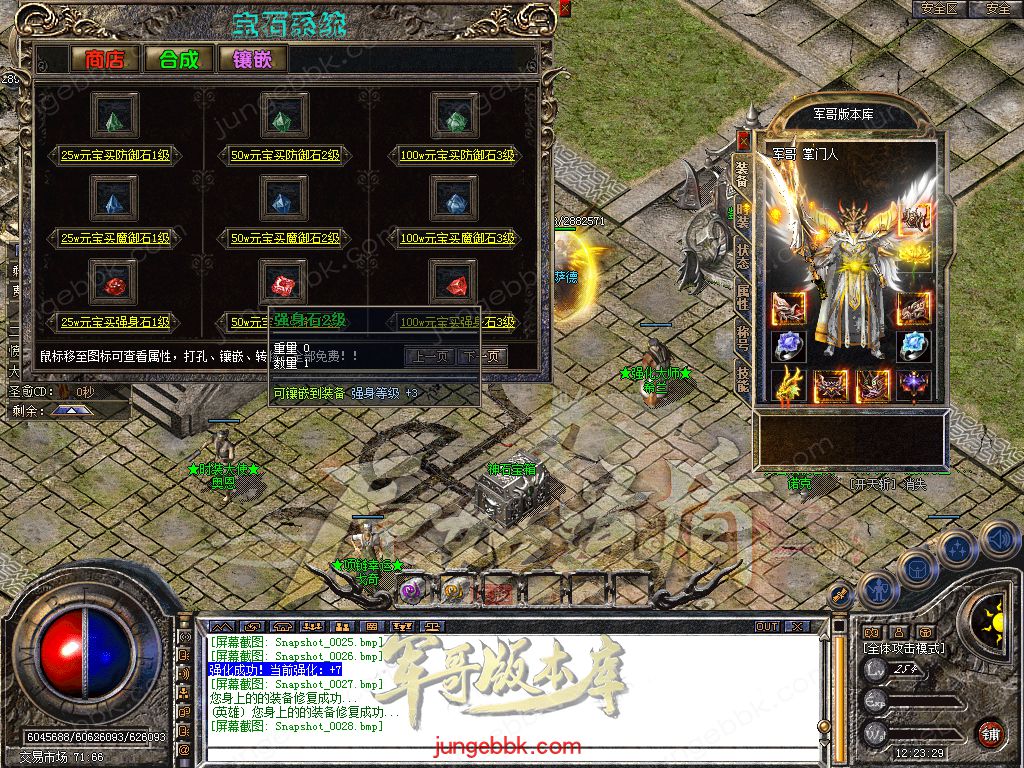Close the gem system (宝石系统) window

[x=565, y=8]
